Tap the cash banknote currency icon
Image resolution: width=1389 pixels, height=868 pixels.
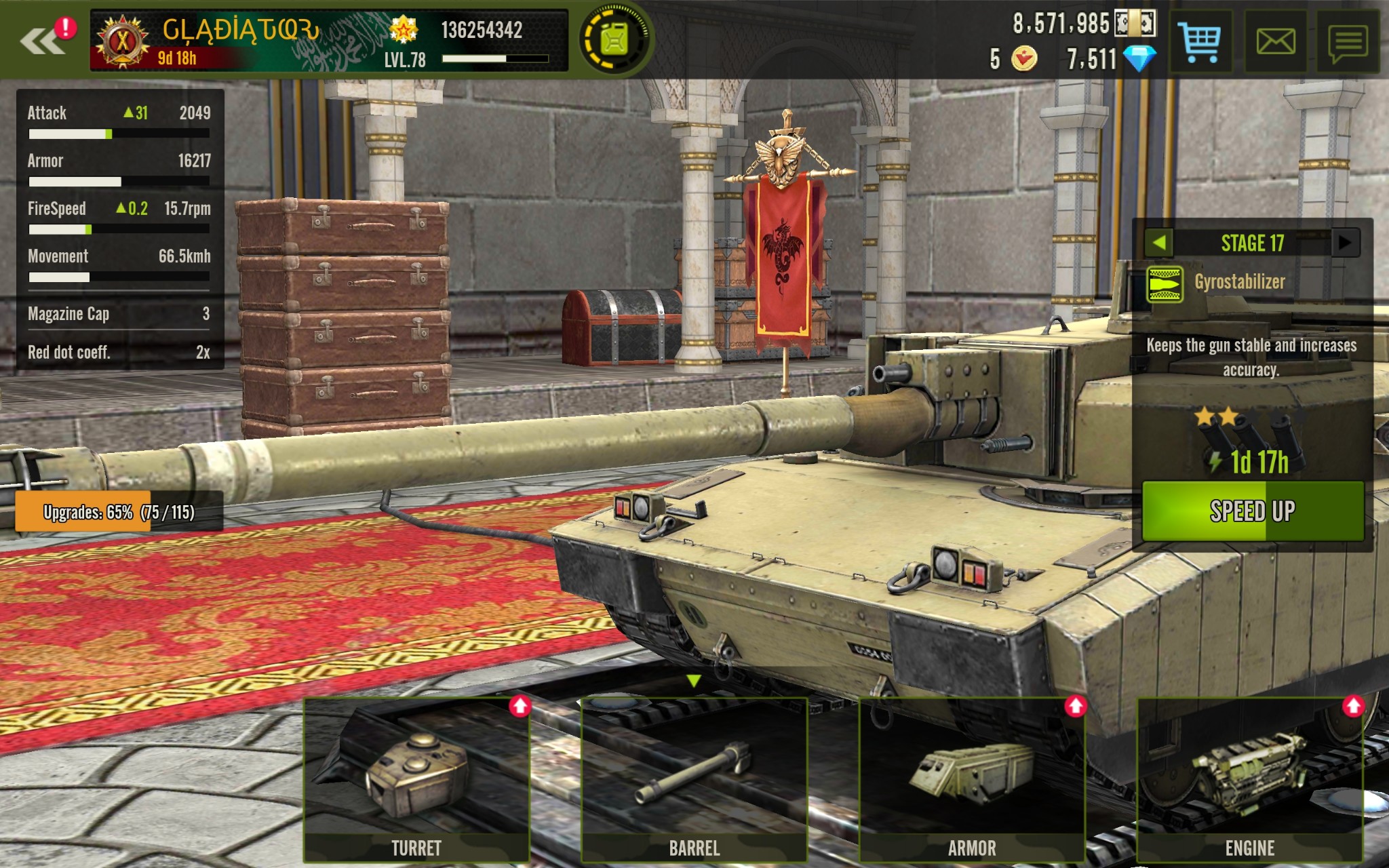[x=1135, y=24]
